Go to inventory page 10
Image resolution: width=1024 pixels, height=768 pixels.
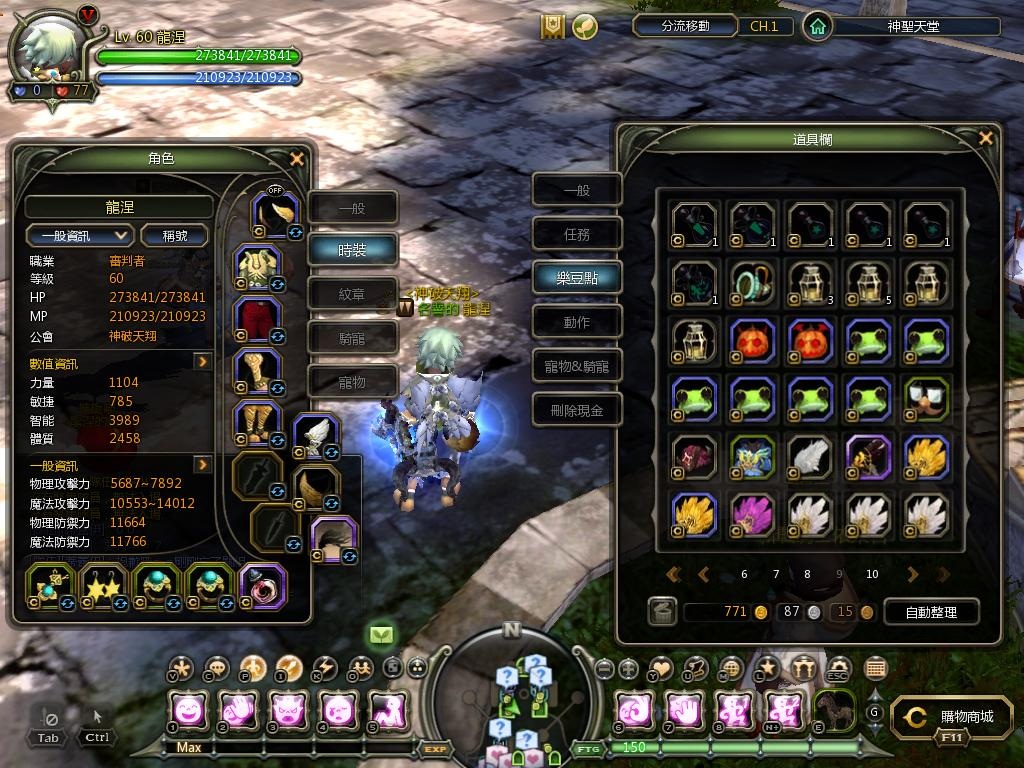(x=872, y=575)
